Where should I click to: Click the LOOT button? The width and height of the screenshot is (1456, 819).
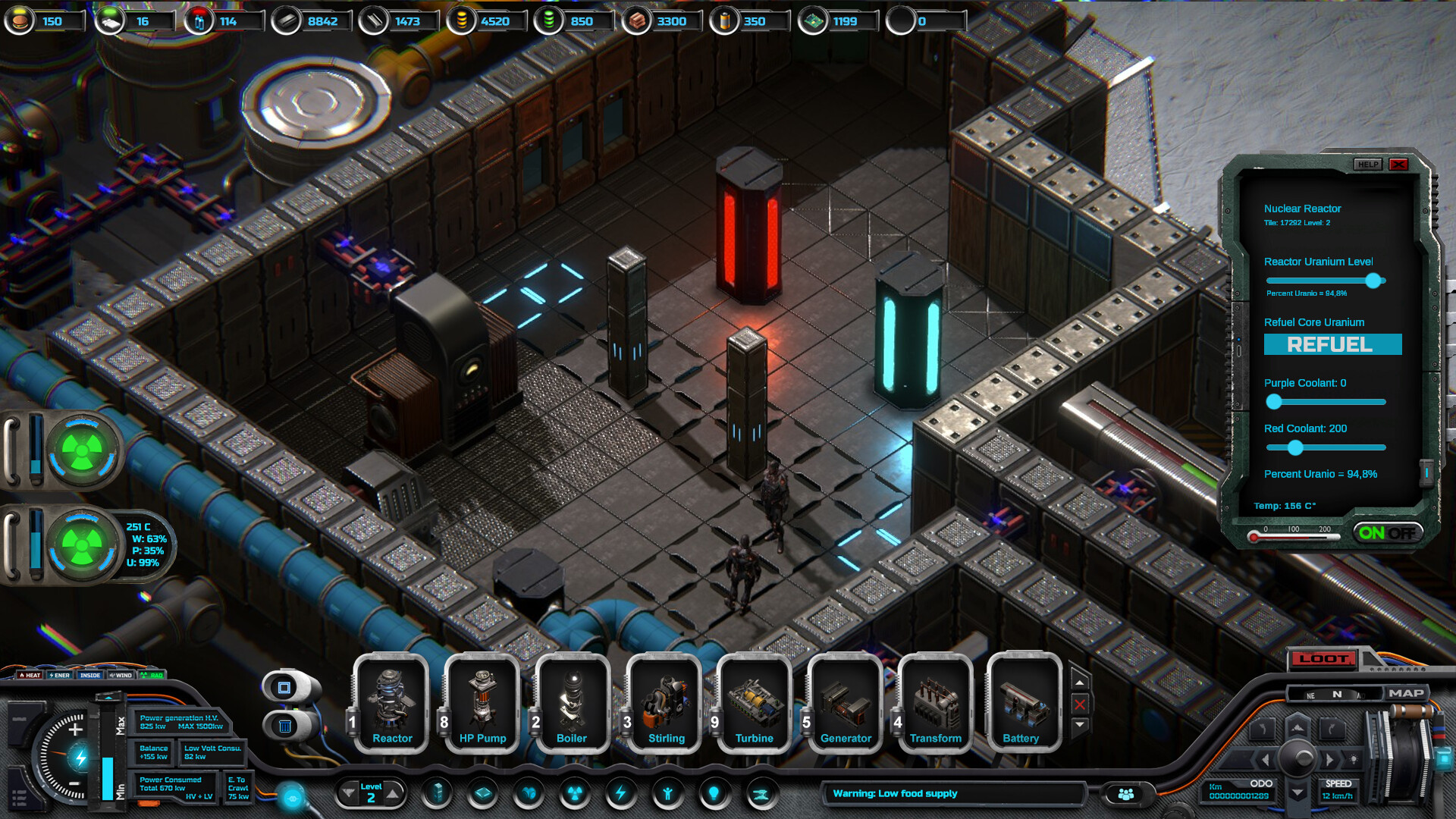click(1323, 660)
